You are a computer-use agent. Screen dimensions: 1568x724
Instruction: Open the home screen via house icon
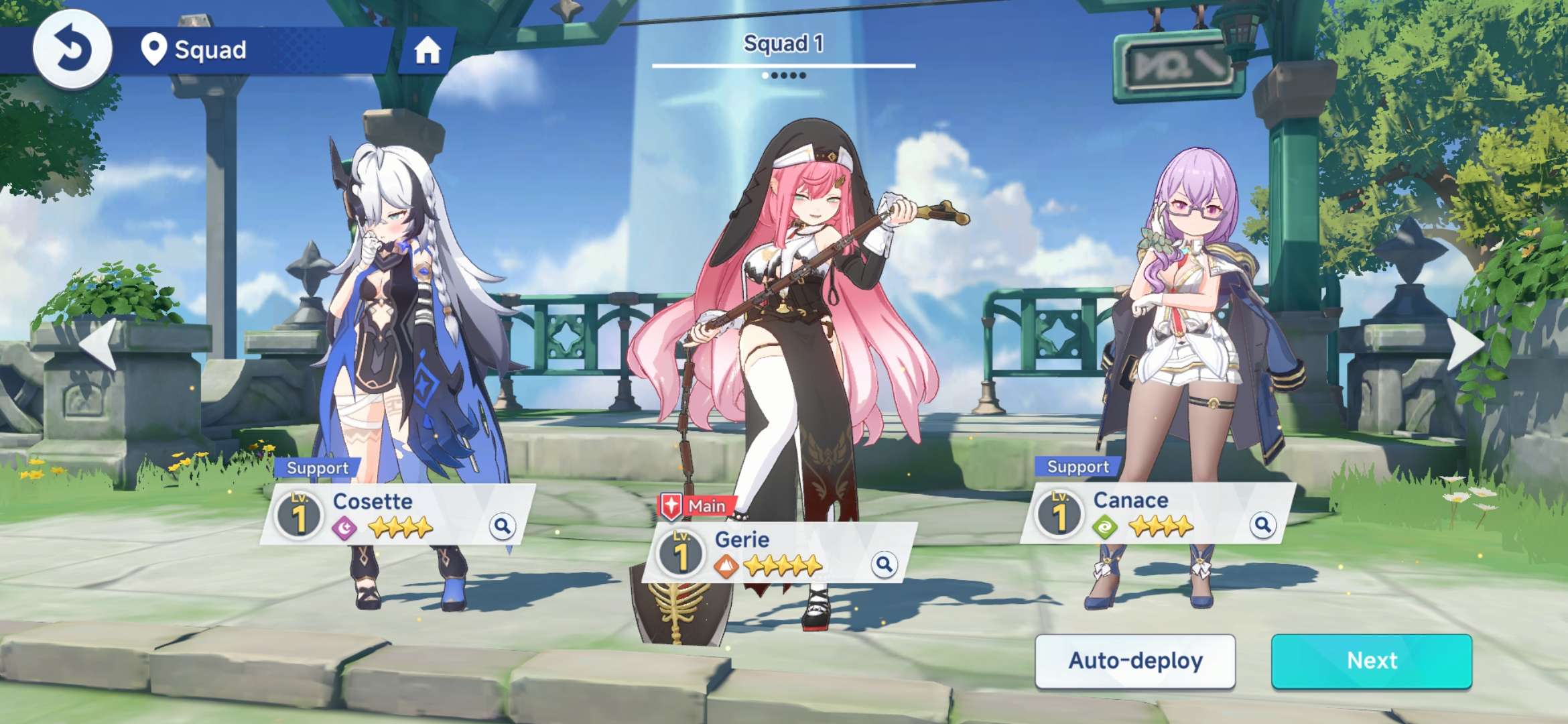coord(427,50)
